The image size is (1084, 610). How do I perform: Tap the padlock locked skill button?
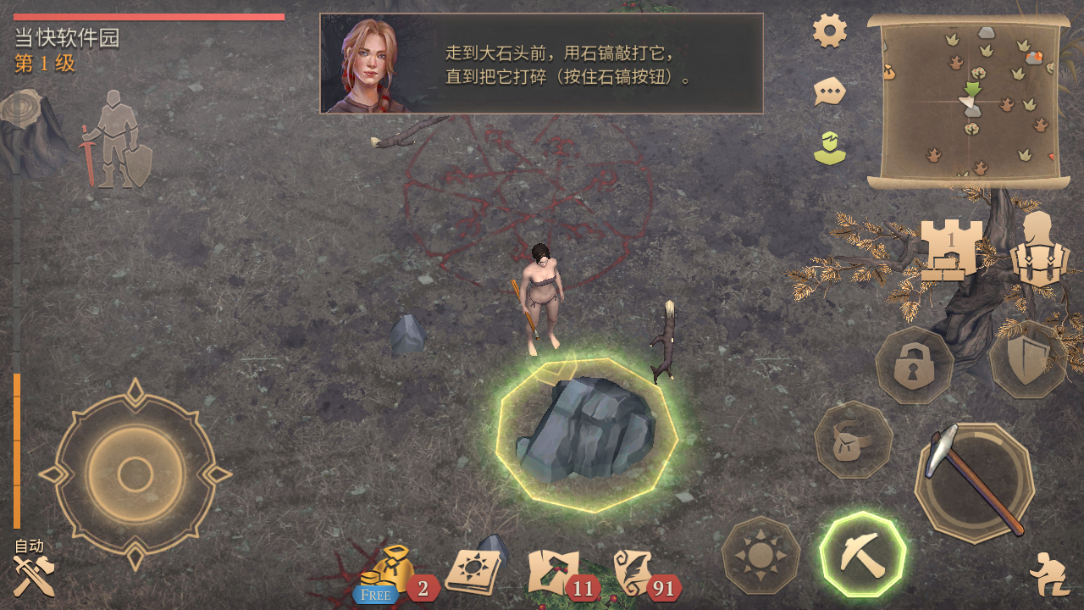click(913, 366)
